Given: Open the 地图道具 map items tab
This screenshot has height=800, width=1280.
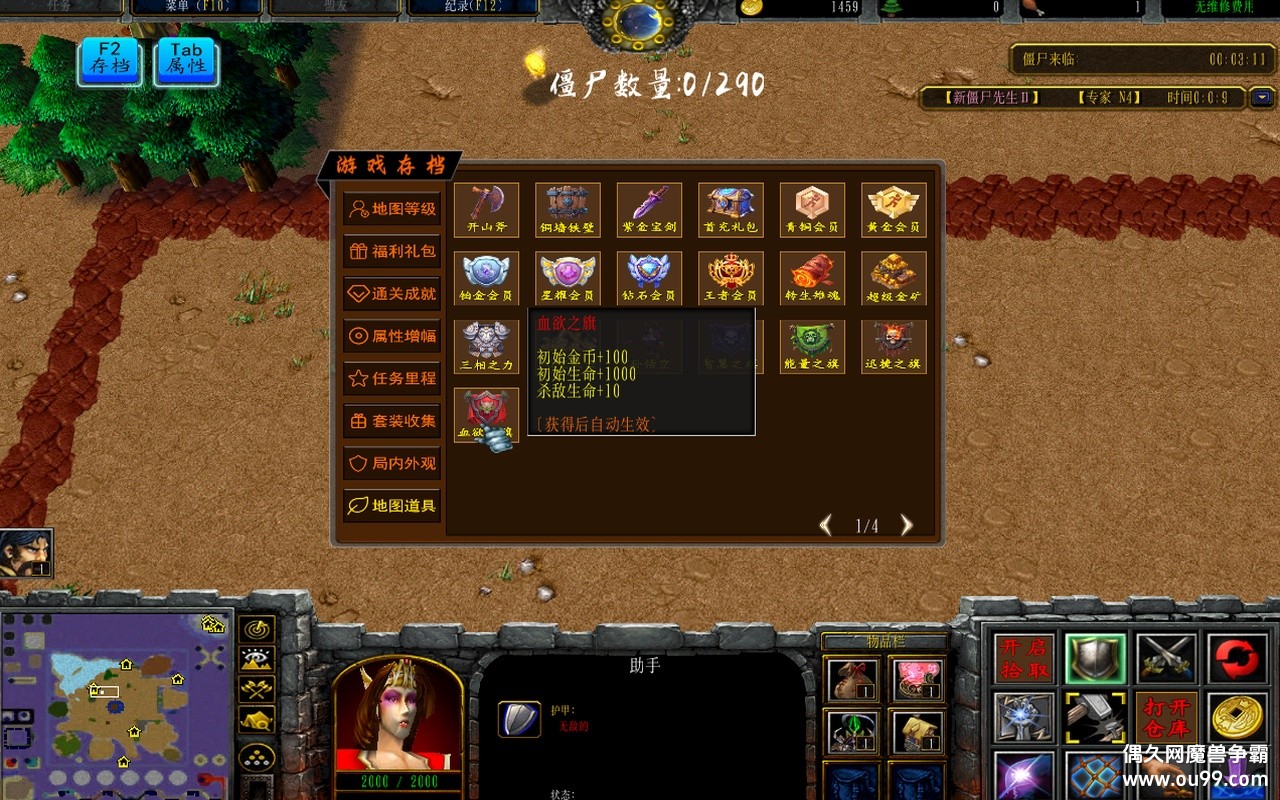Looking at the screenshot, I should pyautogui.click(x=392, y=506).
